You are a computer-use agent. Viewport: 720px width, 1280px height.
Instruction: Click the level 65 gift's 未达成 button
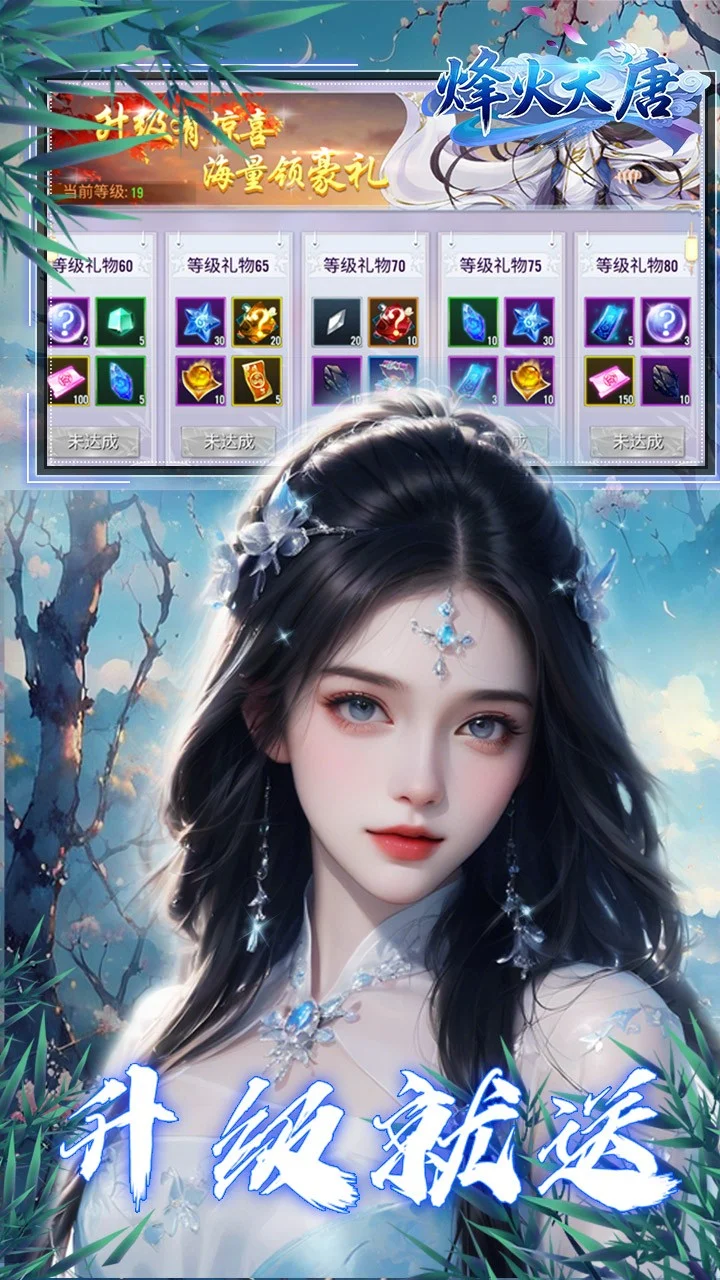(x=228, y=441)
